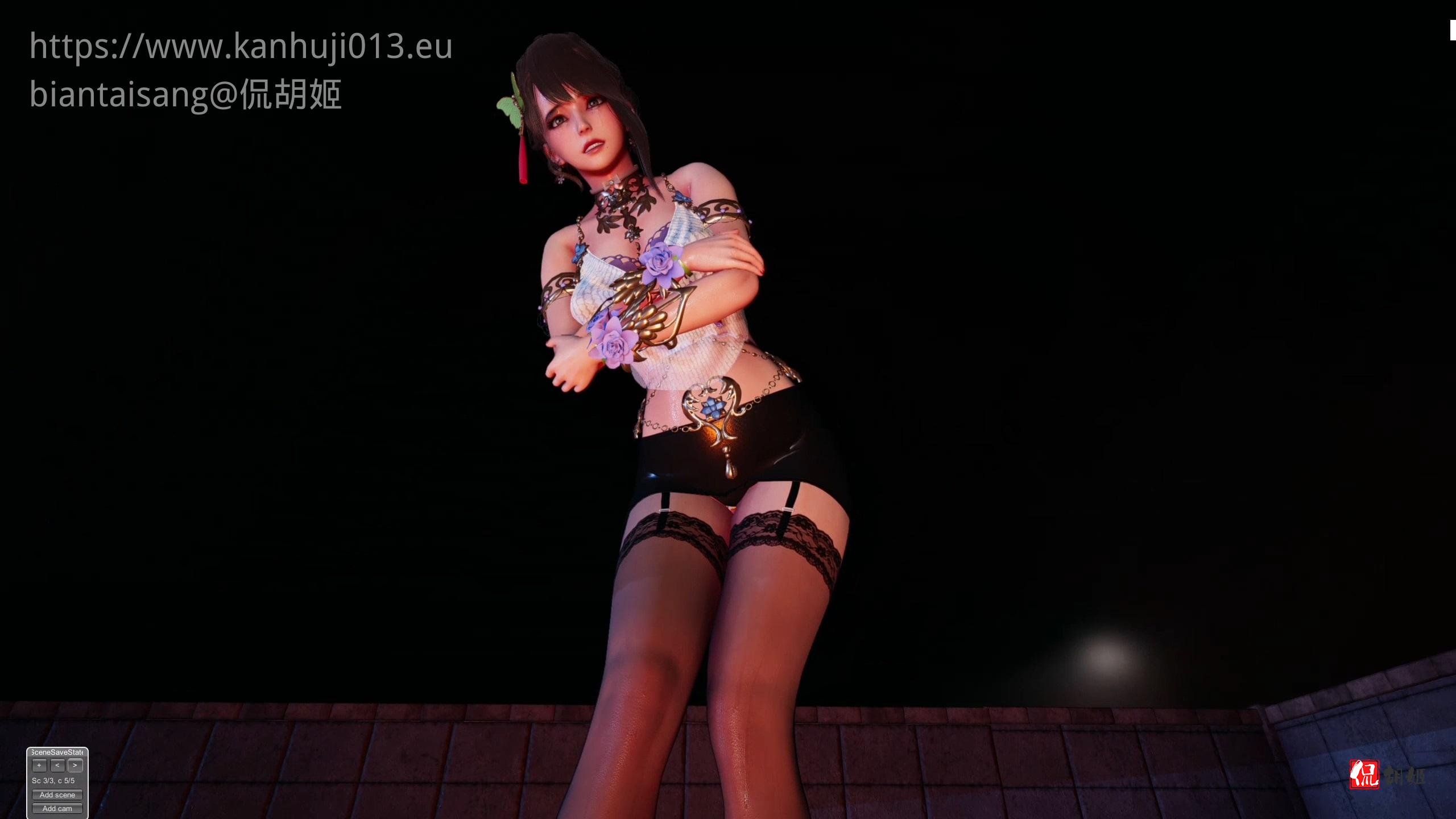Add a new camera with Add cam
The width and height of the screenshot is (1456, 819).
coord(57,808)
